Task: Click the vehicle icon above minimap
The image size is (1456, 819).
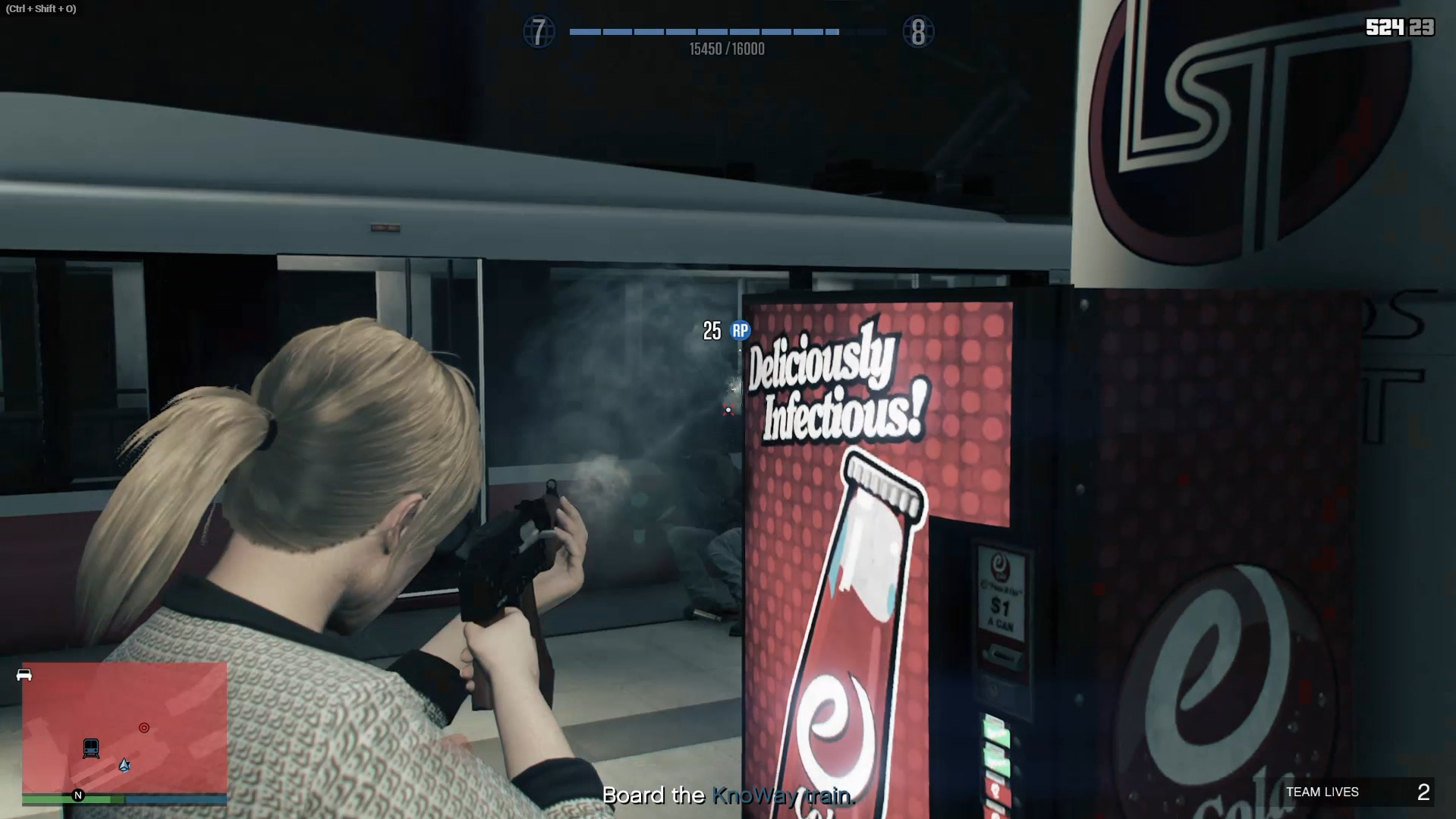Action: tap(24, 675)
